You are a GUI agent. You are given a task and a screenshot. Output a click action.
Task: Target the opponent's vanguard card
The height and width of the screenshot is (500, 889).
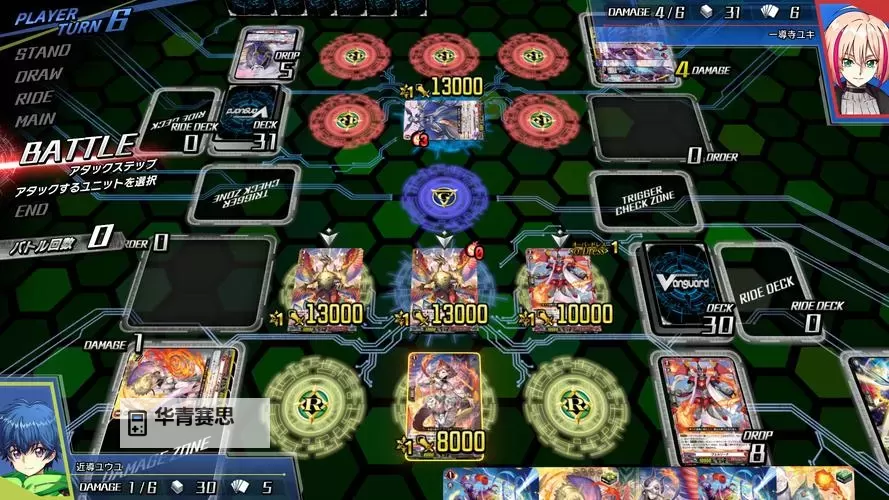point(431,122)
